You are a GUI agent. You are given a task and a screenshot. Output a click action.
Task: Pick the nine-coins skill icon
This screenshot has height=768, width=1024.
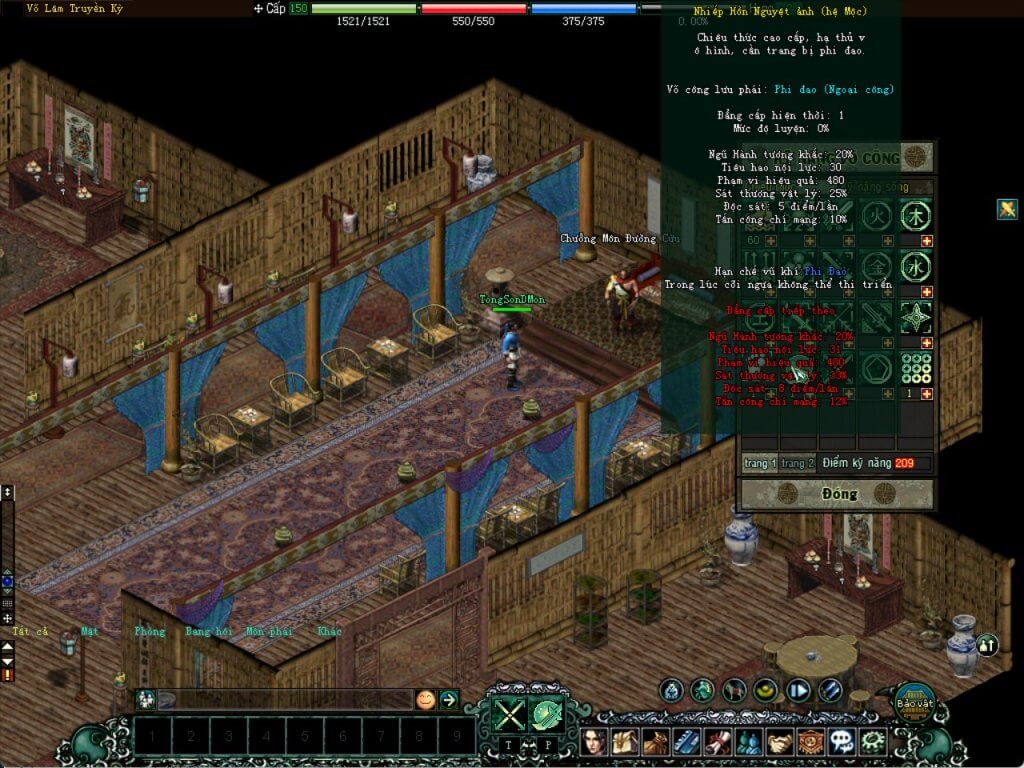point(914,369)
